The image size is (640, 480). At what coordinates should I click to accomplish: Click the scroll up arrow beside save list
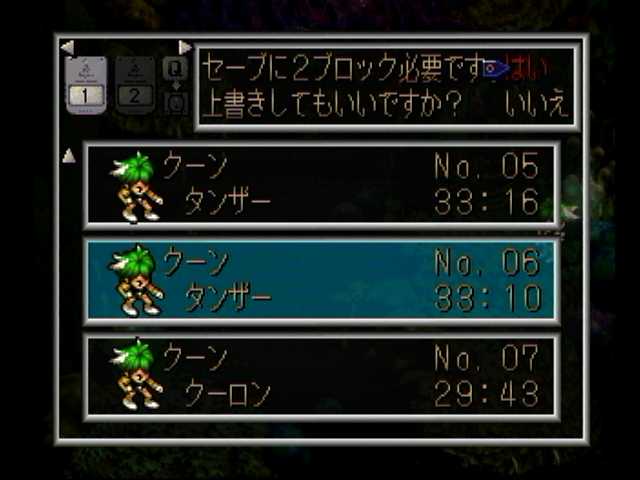click(69, 155)
